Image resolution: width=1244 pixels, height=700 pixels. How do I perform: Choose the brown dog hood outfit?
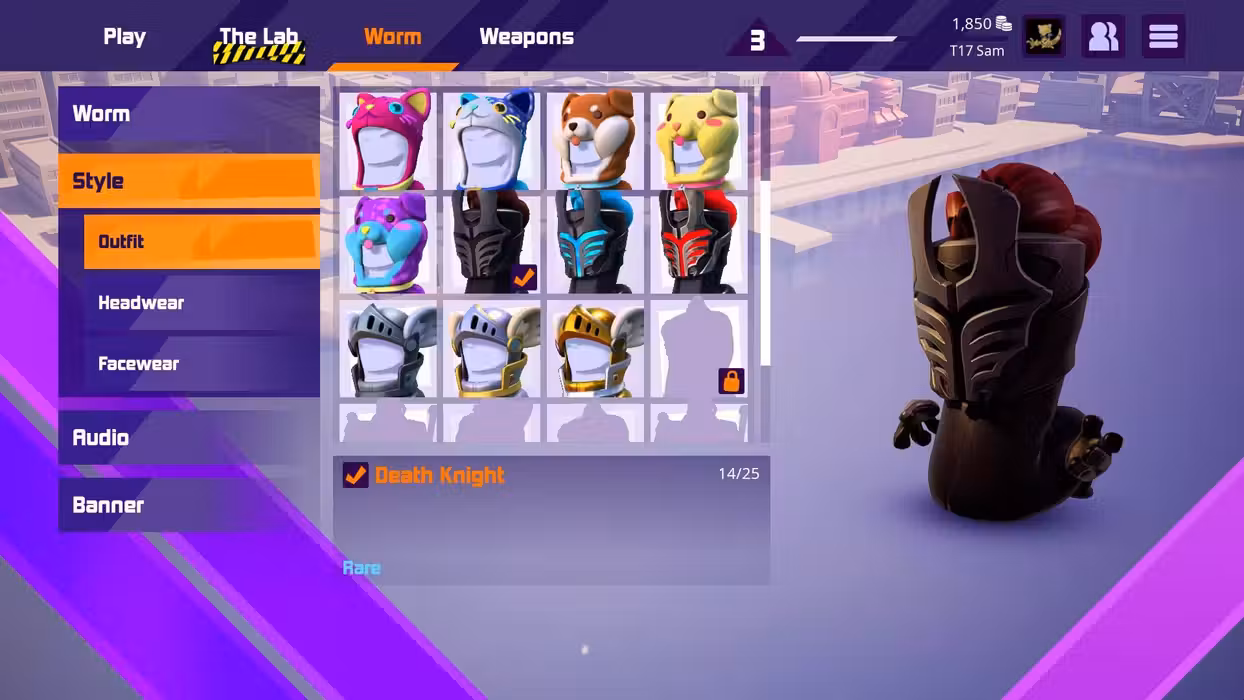(x=595, y=140)
